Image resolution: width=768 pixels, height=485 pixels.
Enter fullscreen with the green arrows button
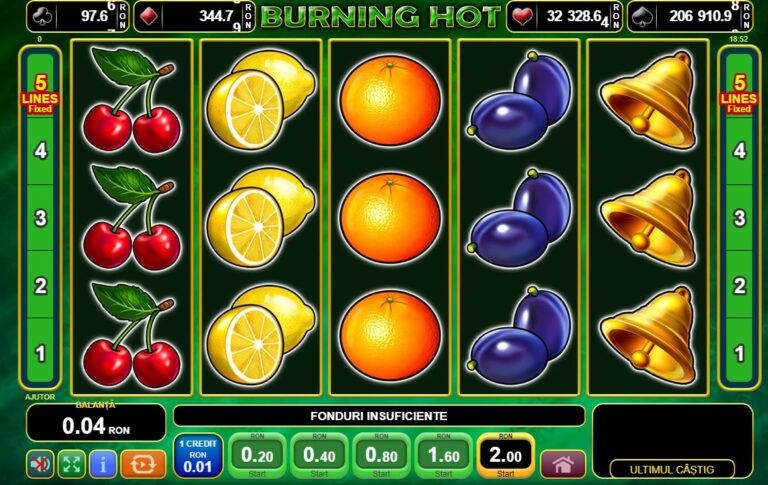[x=71, y=464]
